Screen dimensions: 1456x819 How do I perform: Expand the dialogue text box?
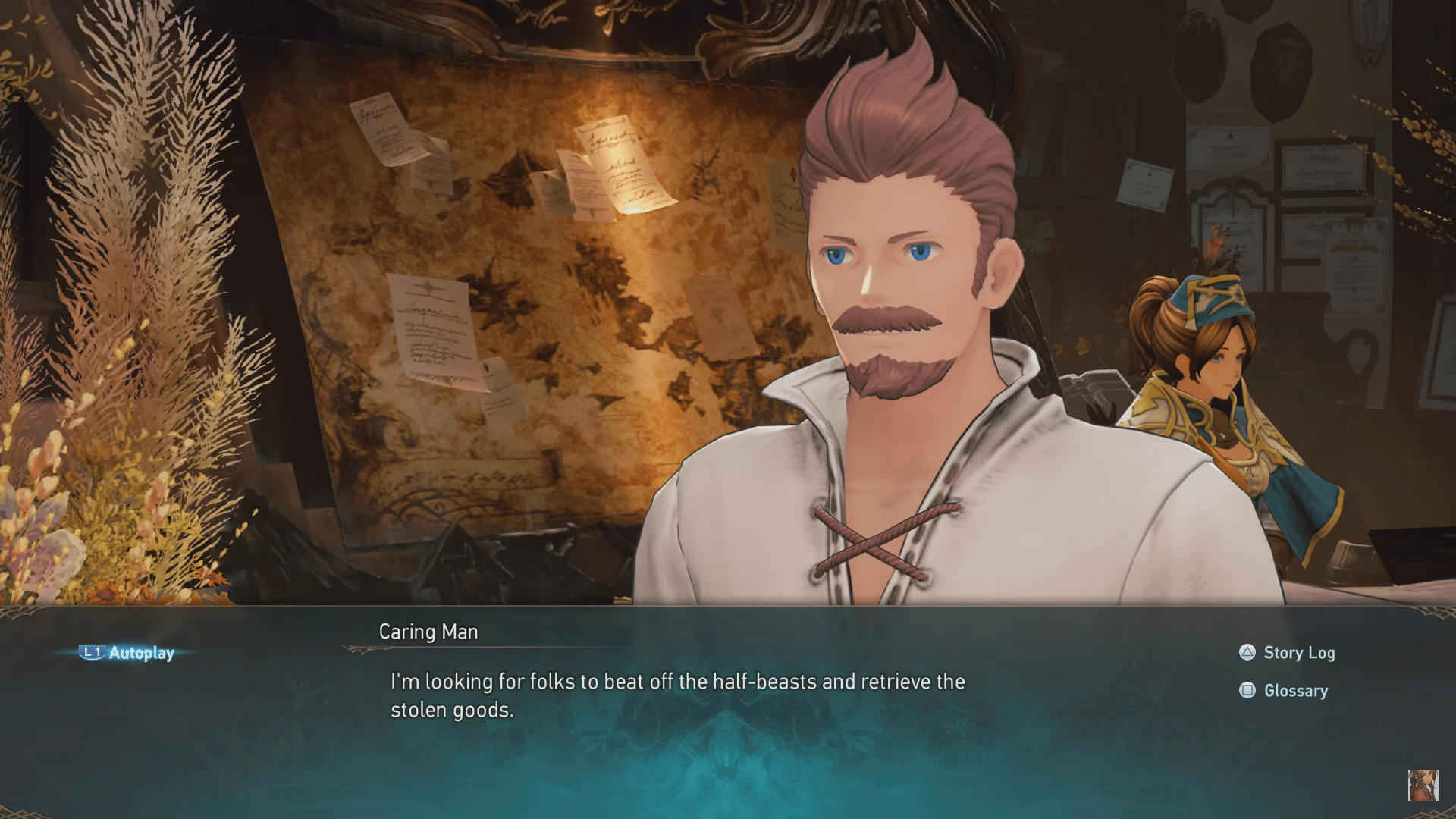click(675, 695)
